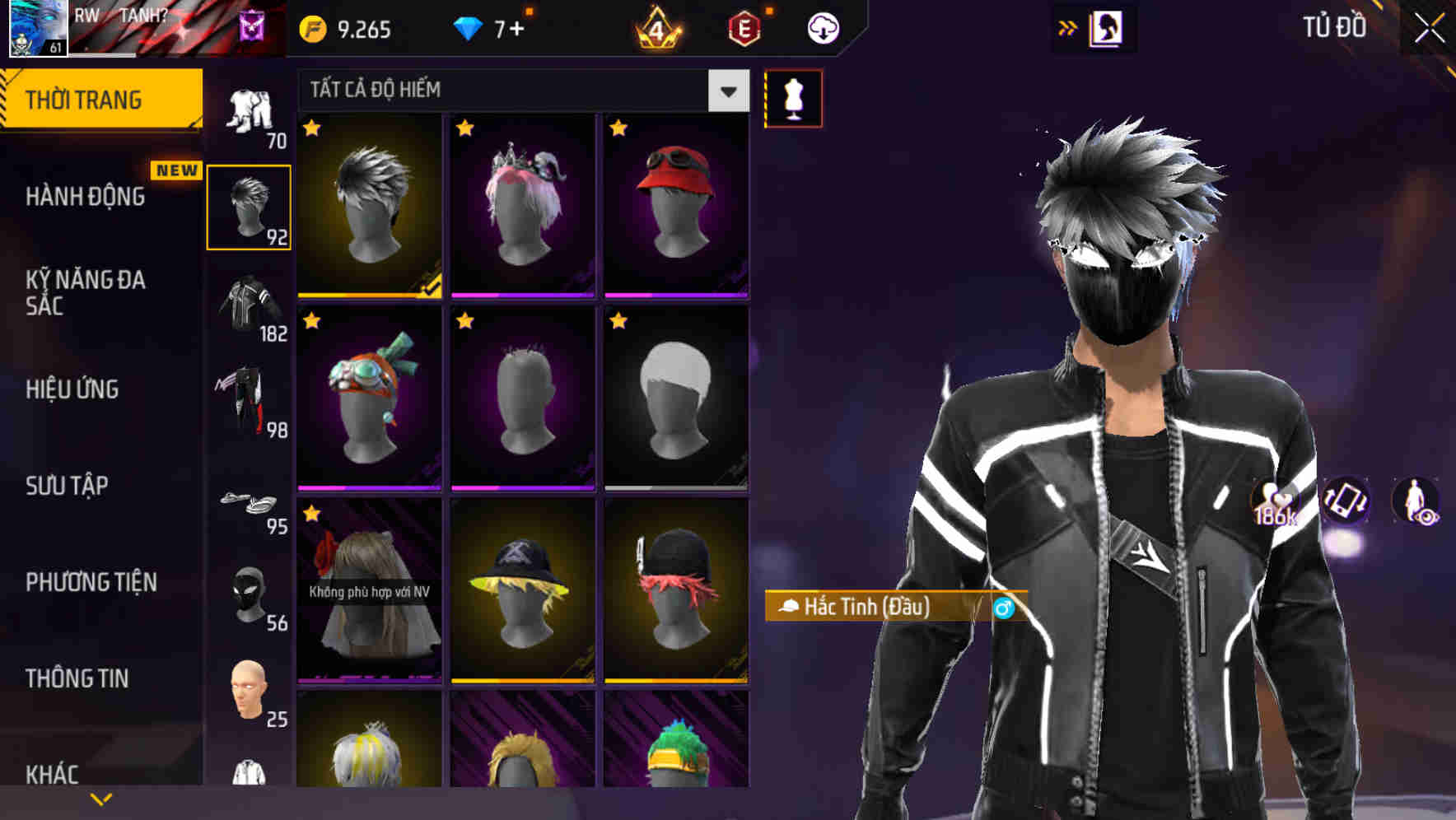Toggle the male gender symbol on Hắc Tinh bar
The image size is (1456, 820).
(1006, 609)
